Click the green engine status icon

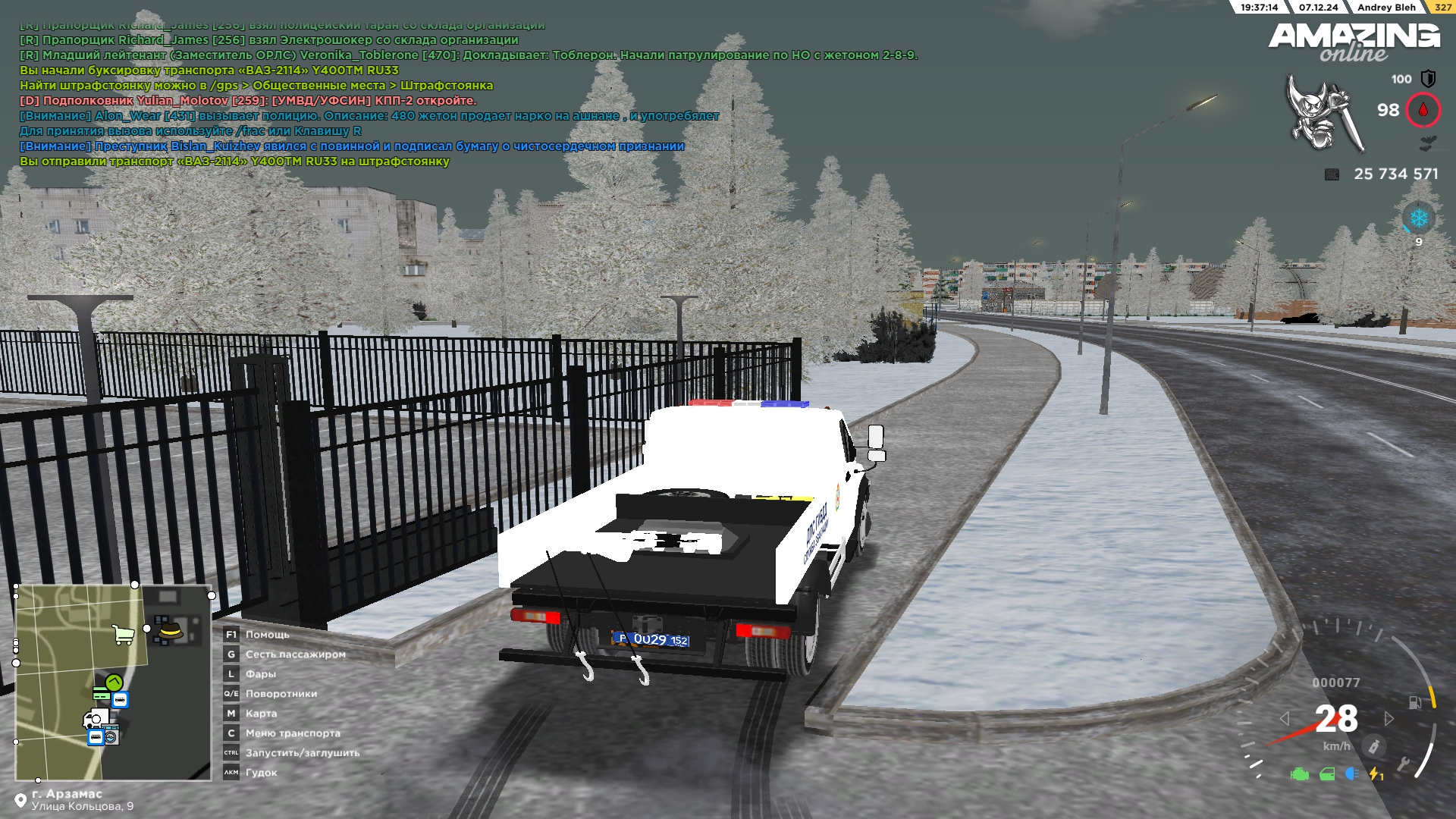1300,774
